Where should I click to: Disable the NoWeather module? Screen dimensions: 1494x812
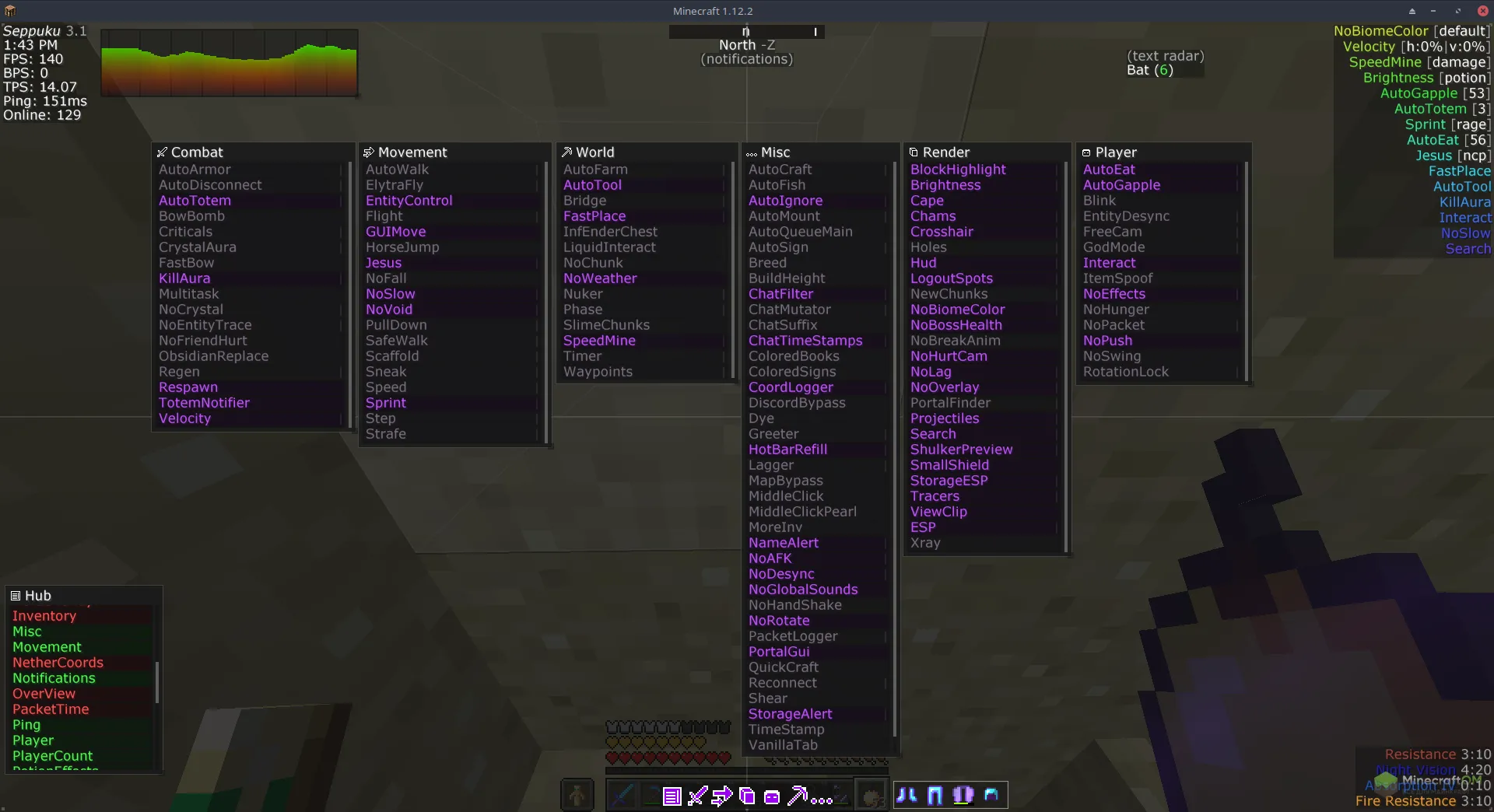click(600, 278)
